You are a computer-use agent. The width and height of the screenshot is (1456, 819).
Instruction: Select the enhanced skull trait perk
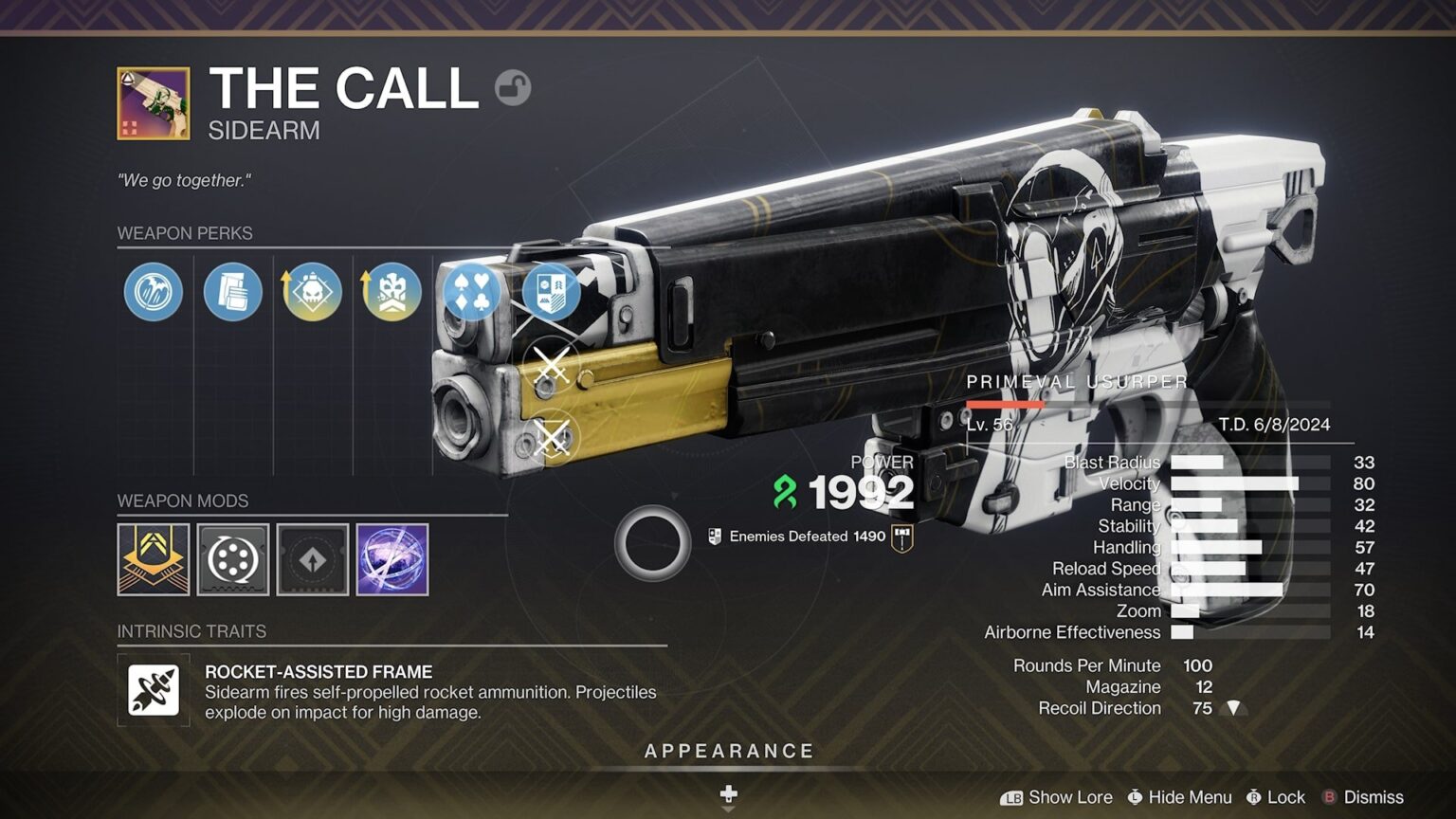pyautogui.click(x=312, y=292)
